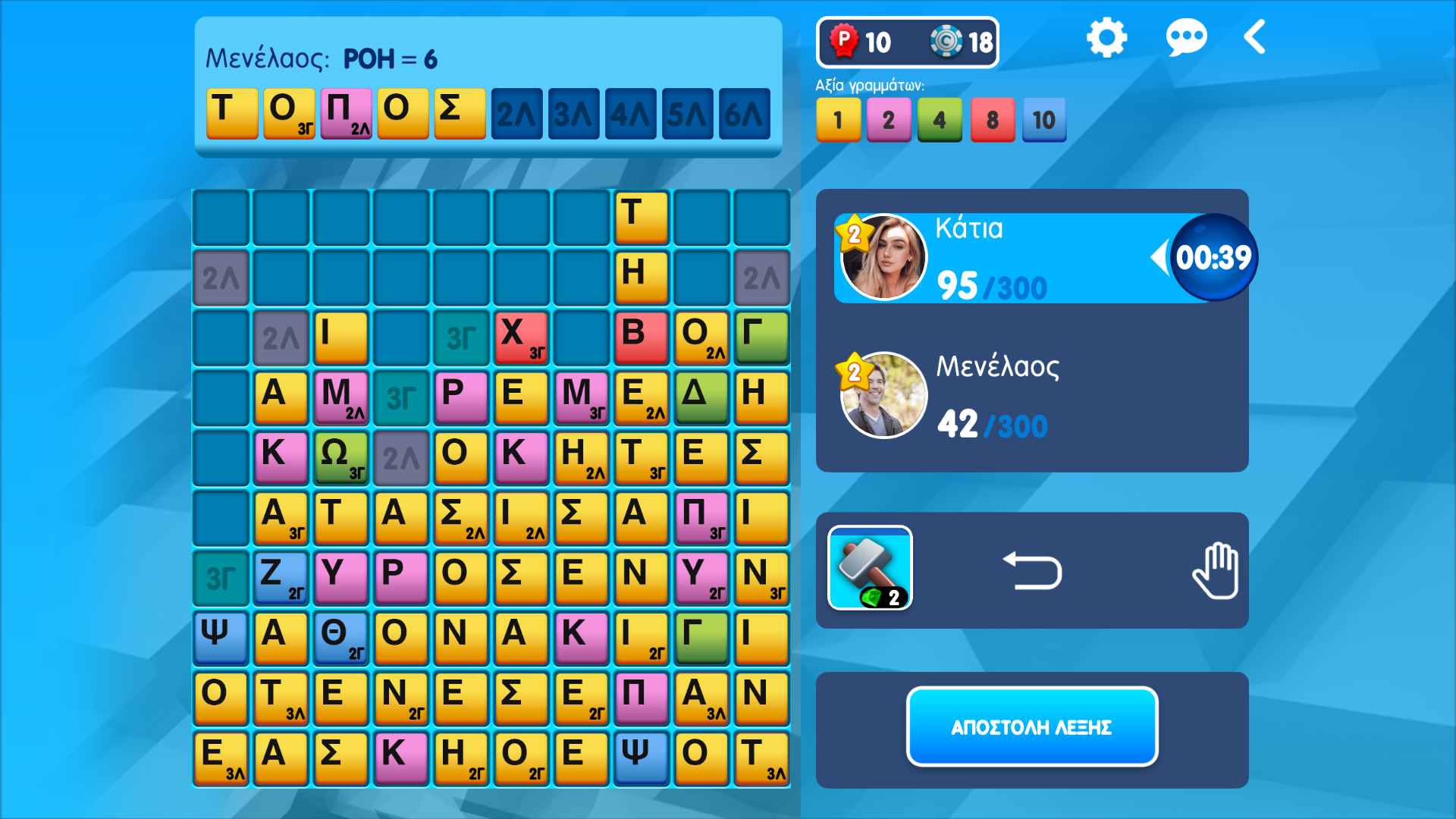
Task: Select the Ψ tile on the board
Action: pyautogui.click(x=220, y=637)
